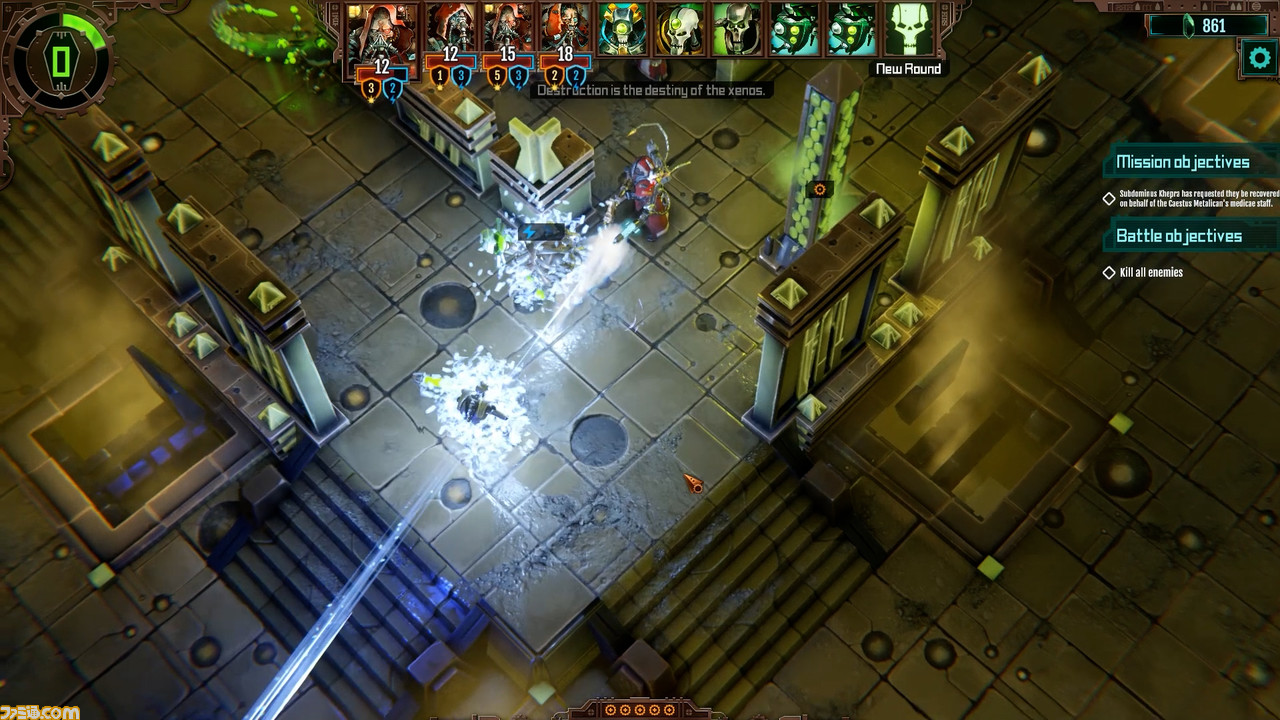Open the gear settings menu
The image size is (1280, 720).
[1258, 58]
